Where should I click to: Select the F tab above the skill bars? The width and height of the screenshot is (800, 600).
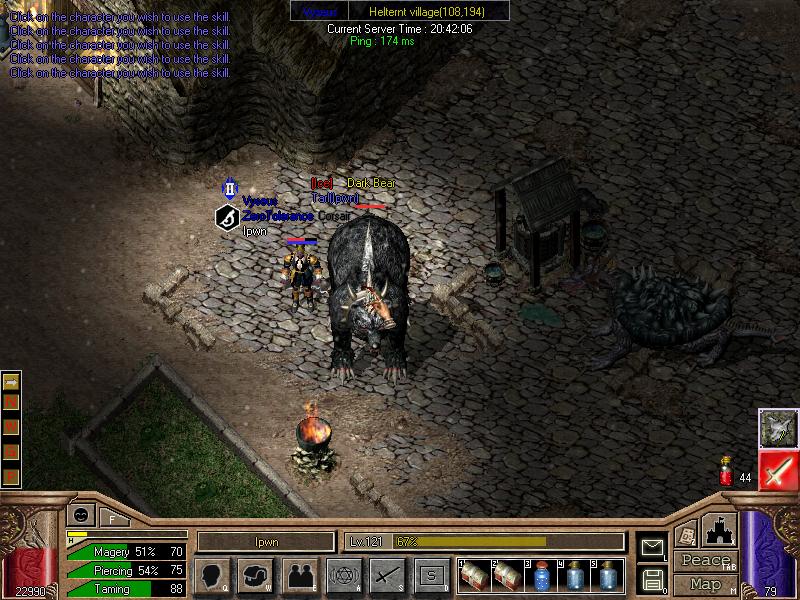111,517
